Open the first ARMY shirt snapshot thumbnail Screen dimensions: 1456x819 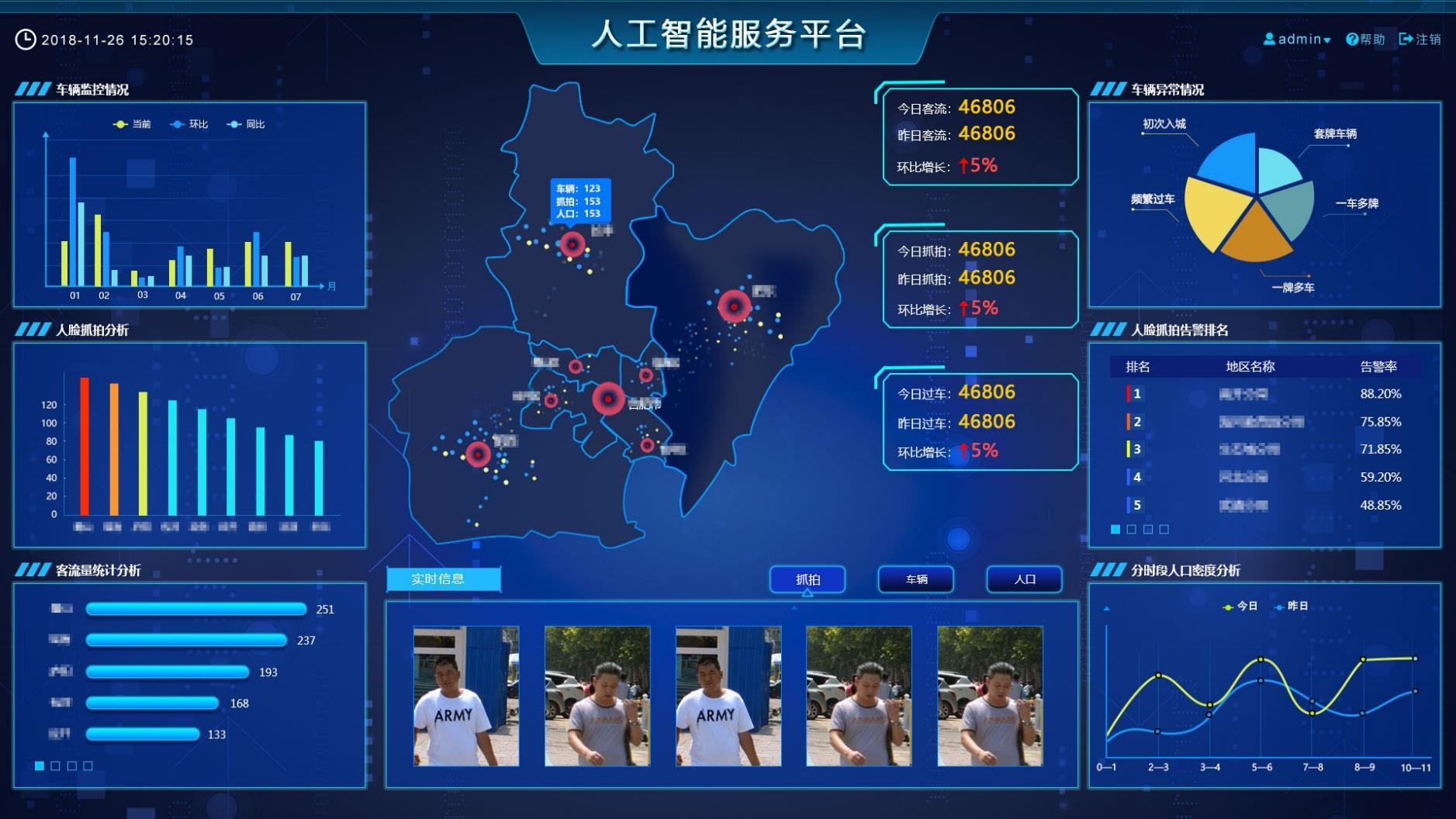466,696
